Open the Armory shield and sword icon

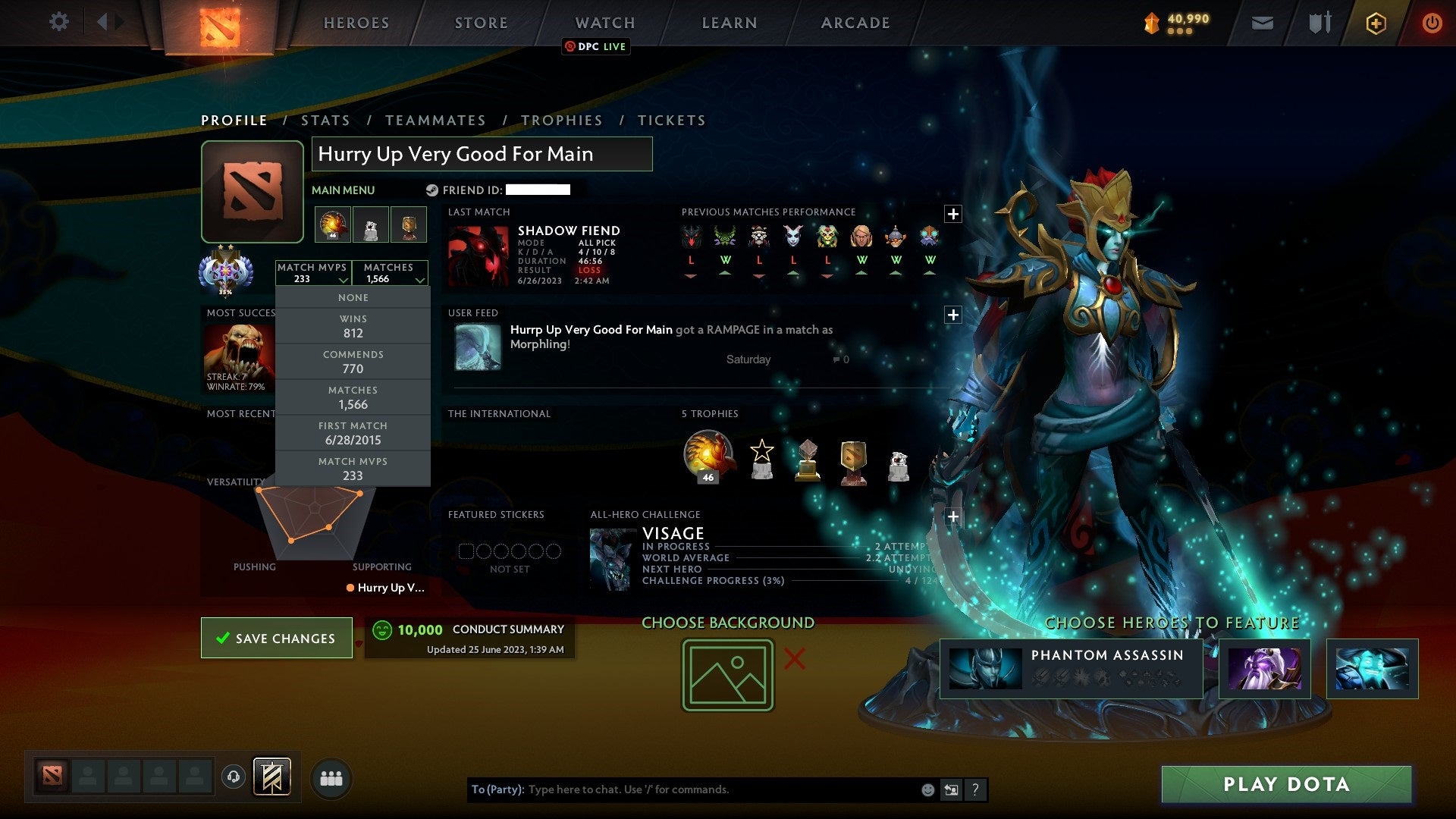pos(1319,23)
